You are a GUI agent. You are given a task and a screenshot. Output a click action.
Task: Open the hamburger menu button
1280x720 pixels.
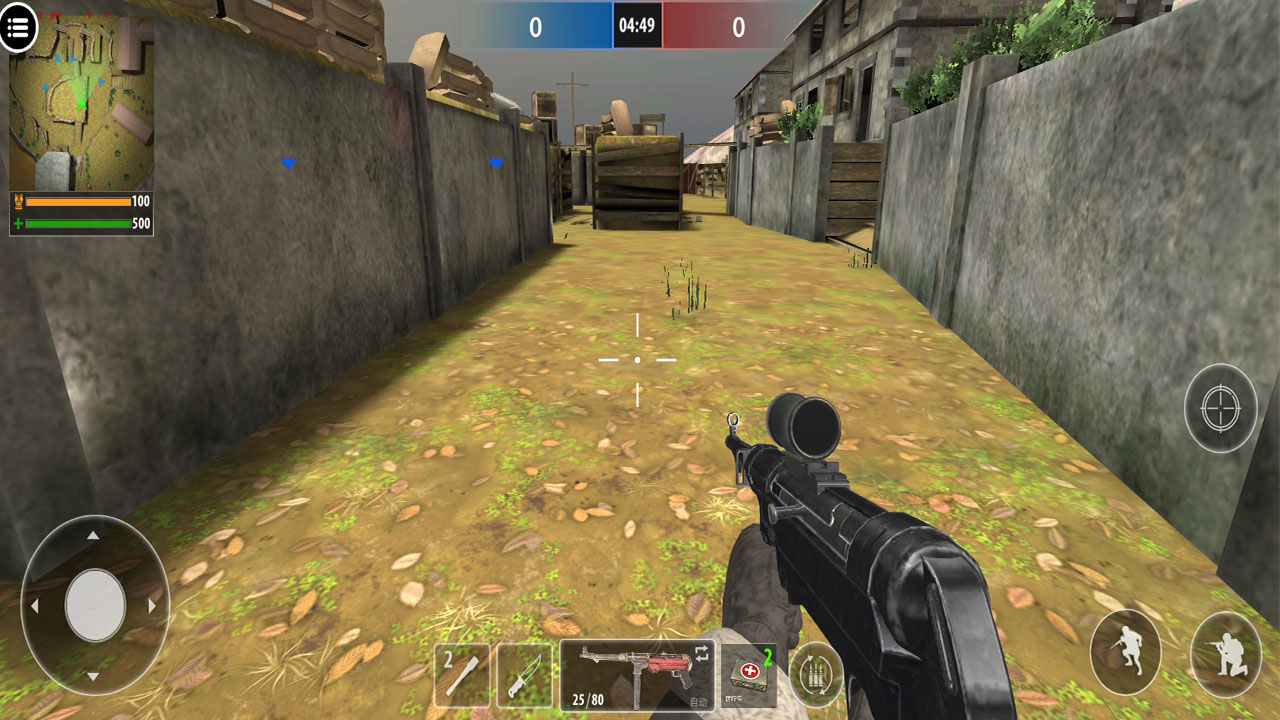[x=18, y=27]
